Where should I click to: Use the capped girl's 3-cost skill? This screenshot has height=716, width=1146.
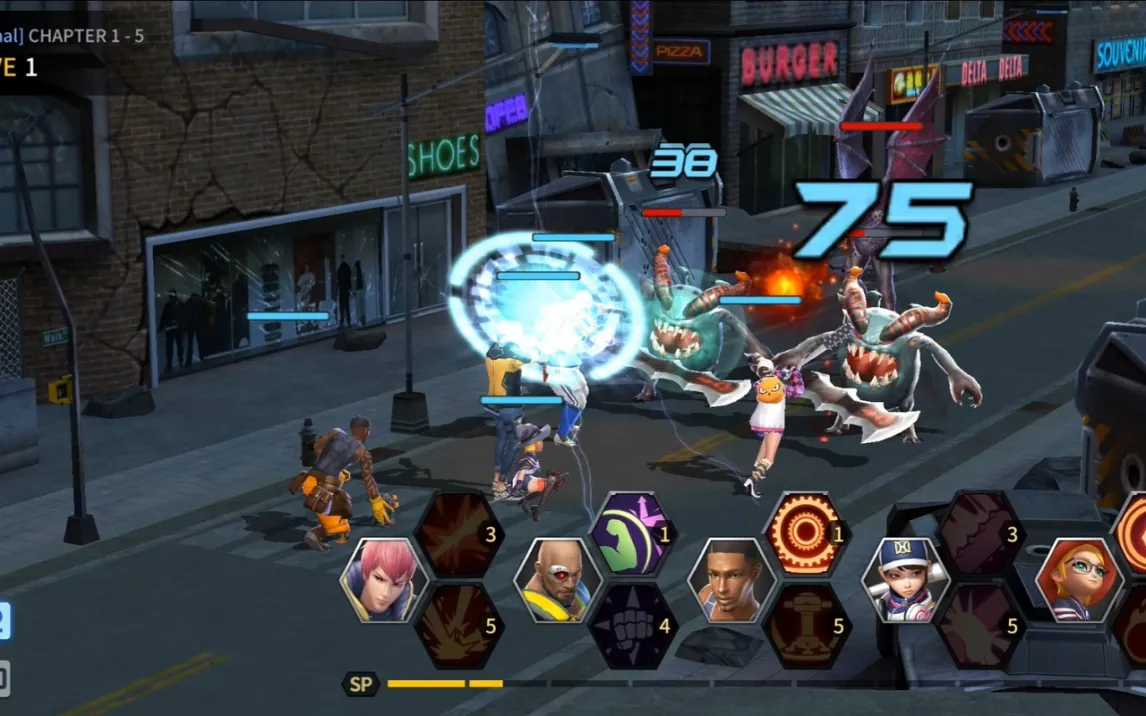(981, 535)
